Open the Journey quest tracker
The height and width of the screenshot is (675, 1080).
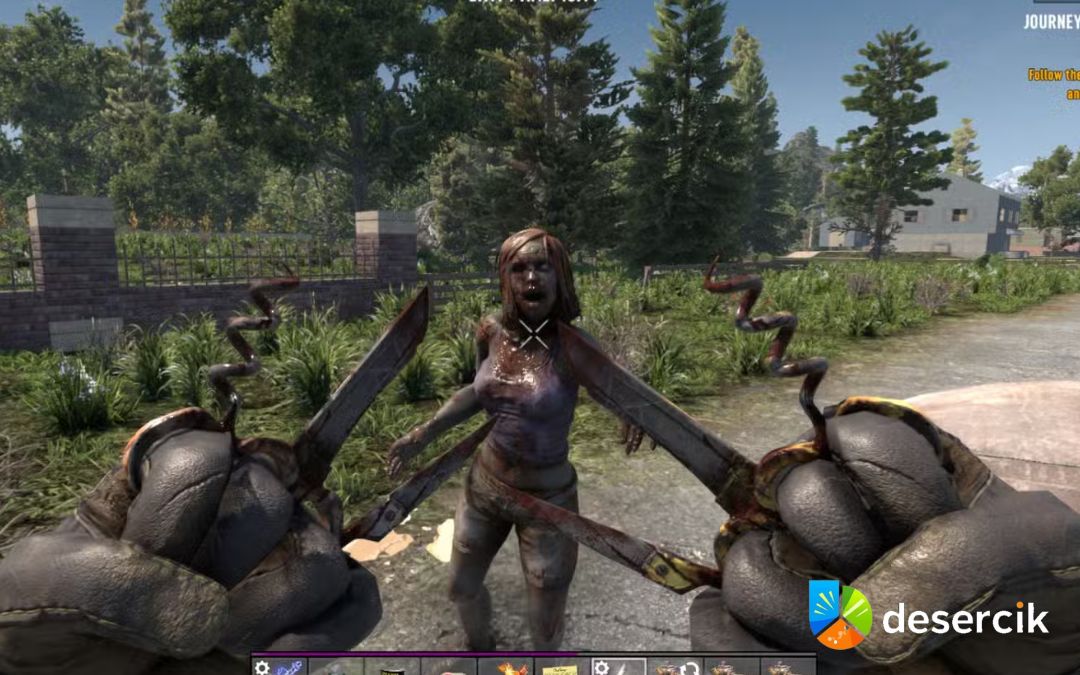click(x=1051, y=21)
